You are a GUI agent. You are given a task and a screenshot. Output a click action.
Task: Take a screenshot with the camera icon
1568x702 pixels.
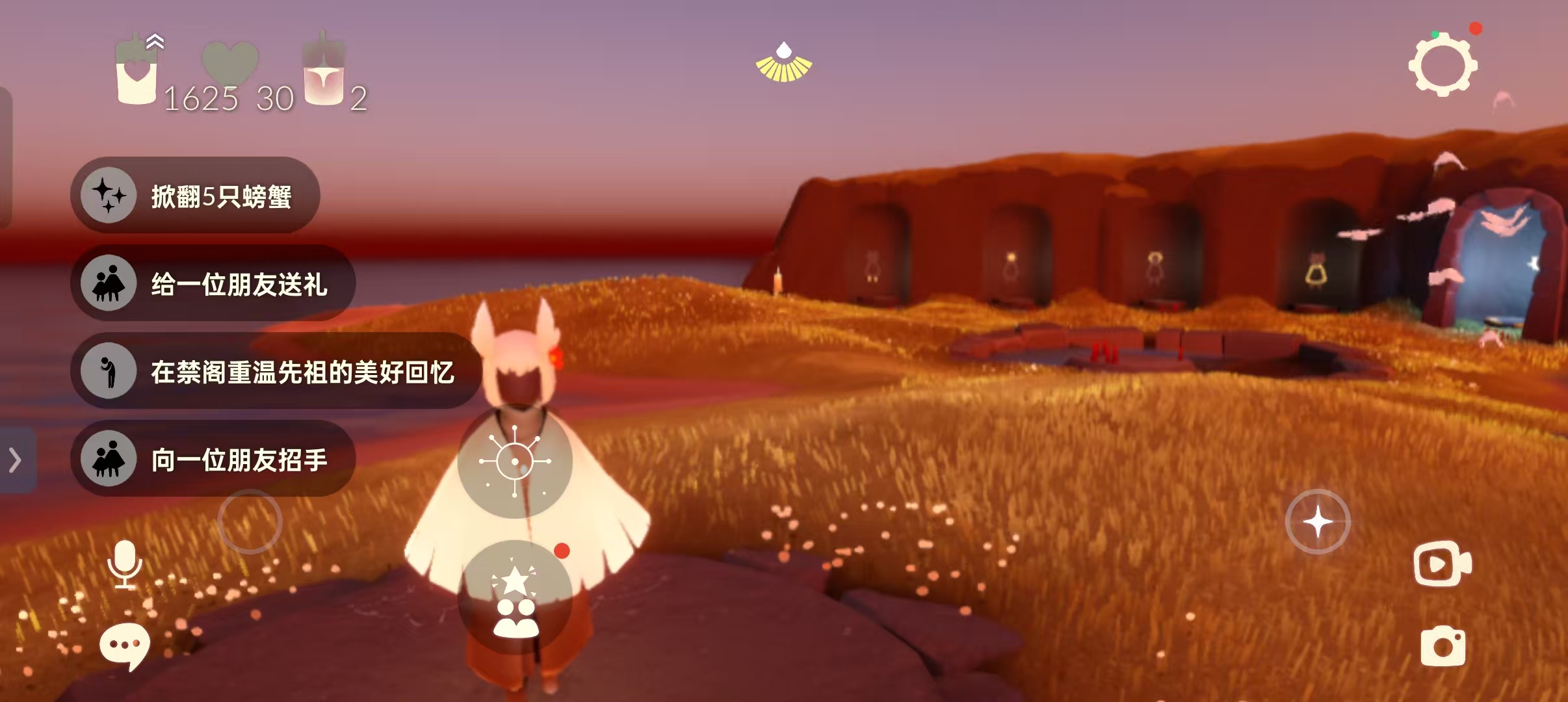[x=1443, y=646]
